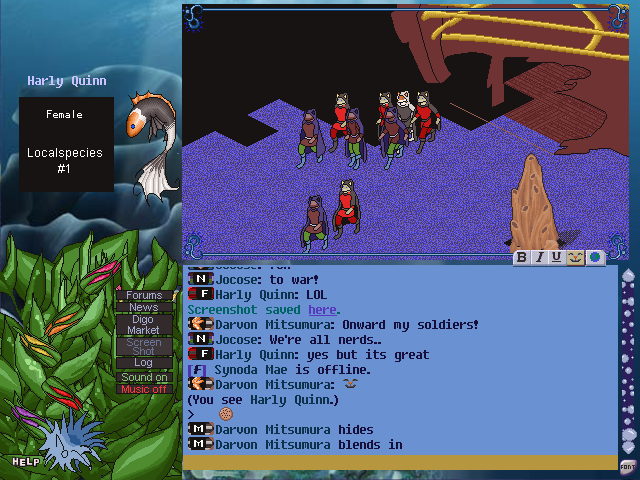Enable underline text formatting
Viewport: 640px width, 480px height.
click(557, 258)
